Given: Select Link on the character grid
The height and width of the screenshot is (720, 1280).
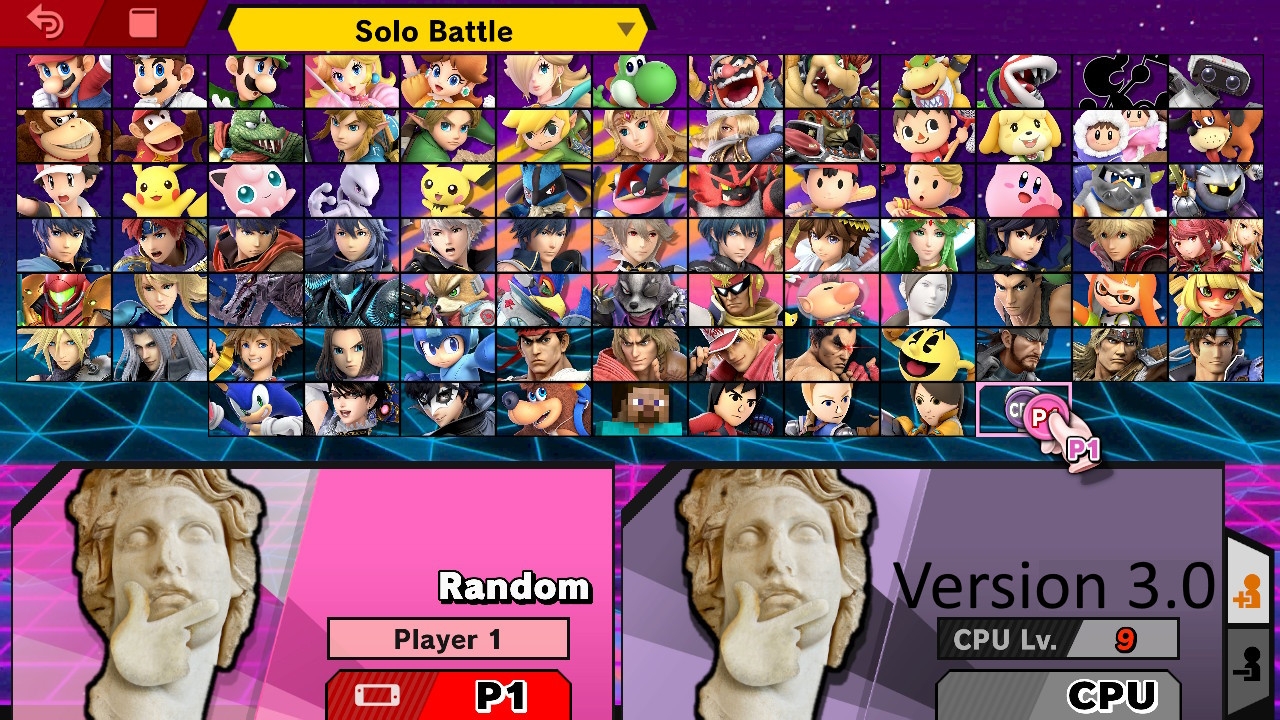Looking at the screenshot, I should (350, 135).
